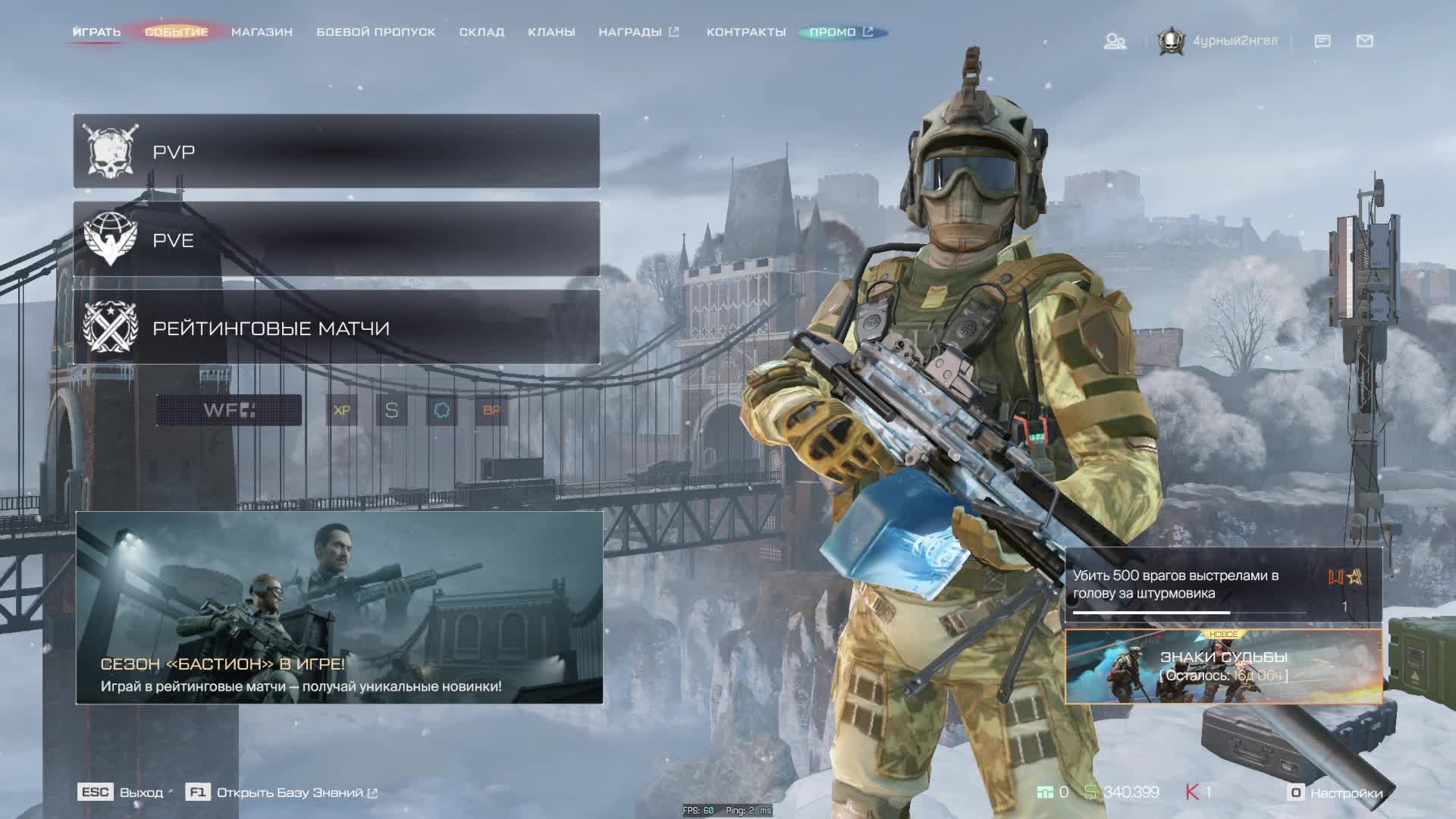Open the ПРОМО link
Screen dimensions: 1456x819
click(x=840, y=32)
